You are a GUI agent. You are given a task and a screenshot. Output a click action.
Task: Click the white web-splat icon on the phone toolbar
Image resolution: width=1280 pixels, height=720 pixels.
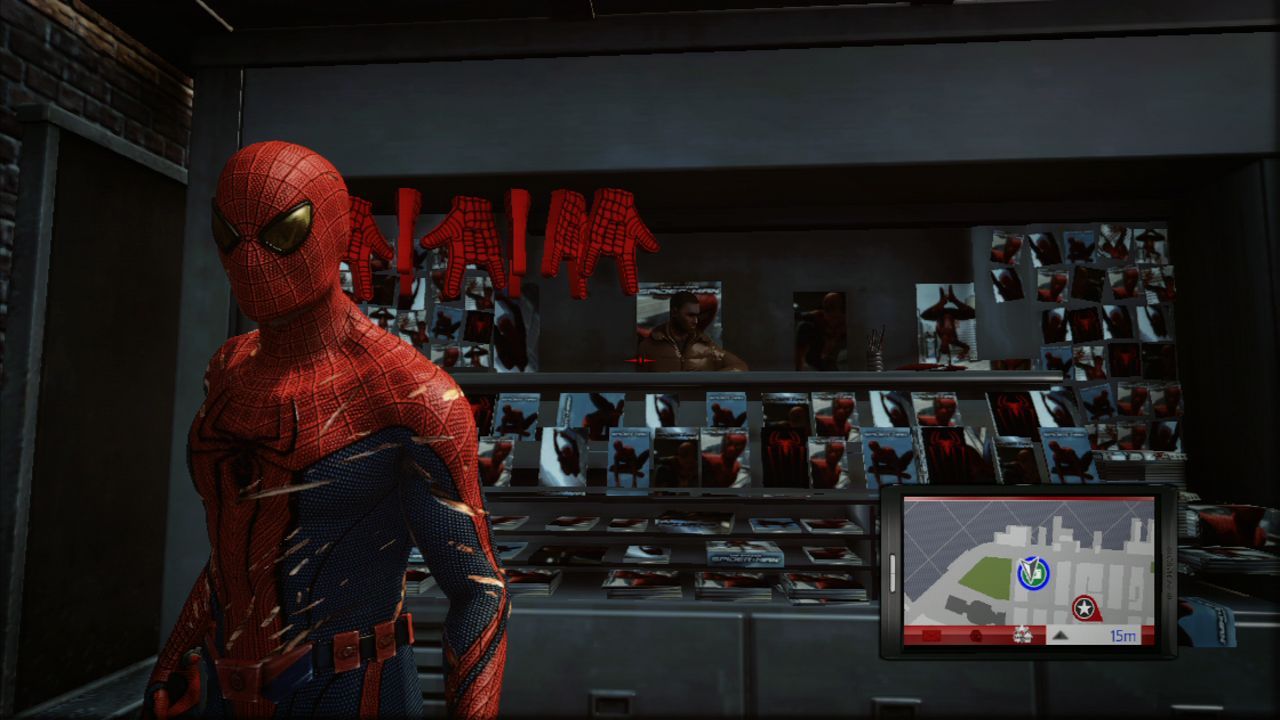click(1022, 634)
